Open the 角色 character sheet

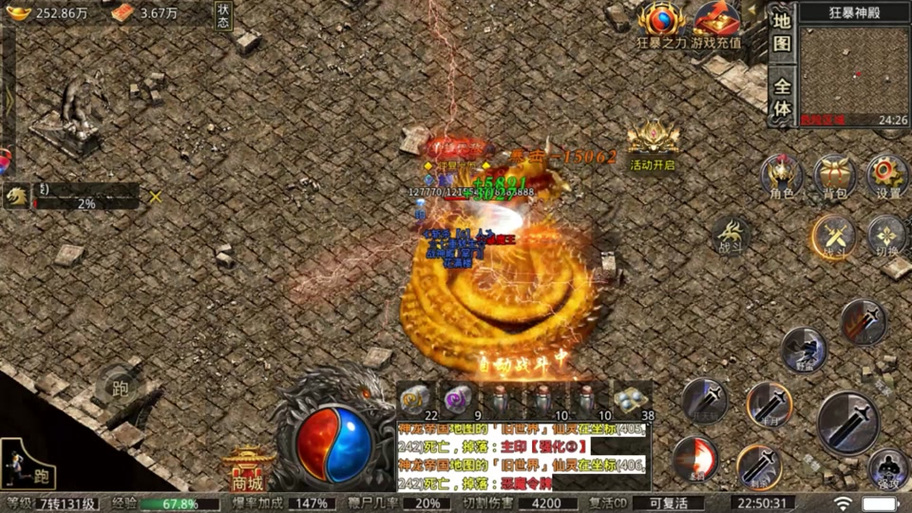[782, 177]
